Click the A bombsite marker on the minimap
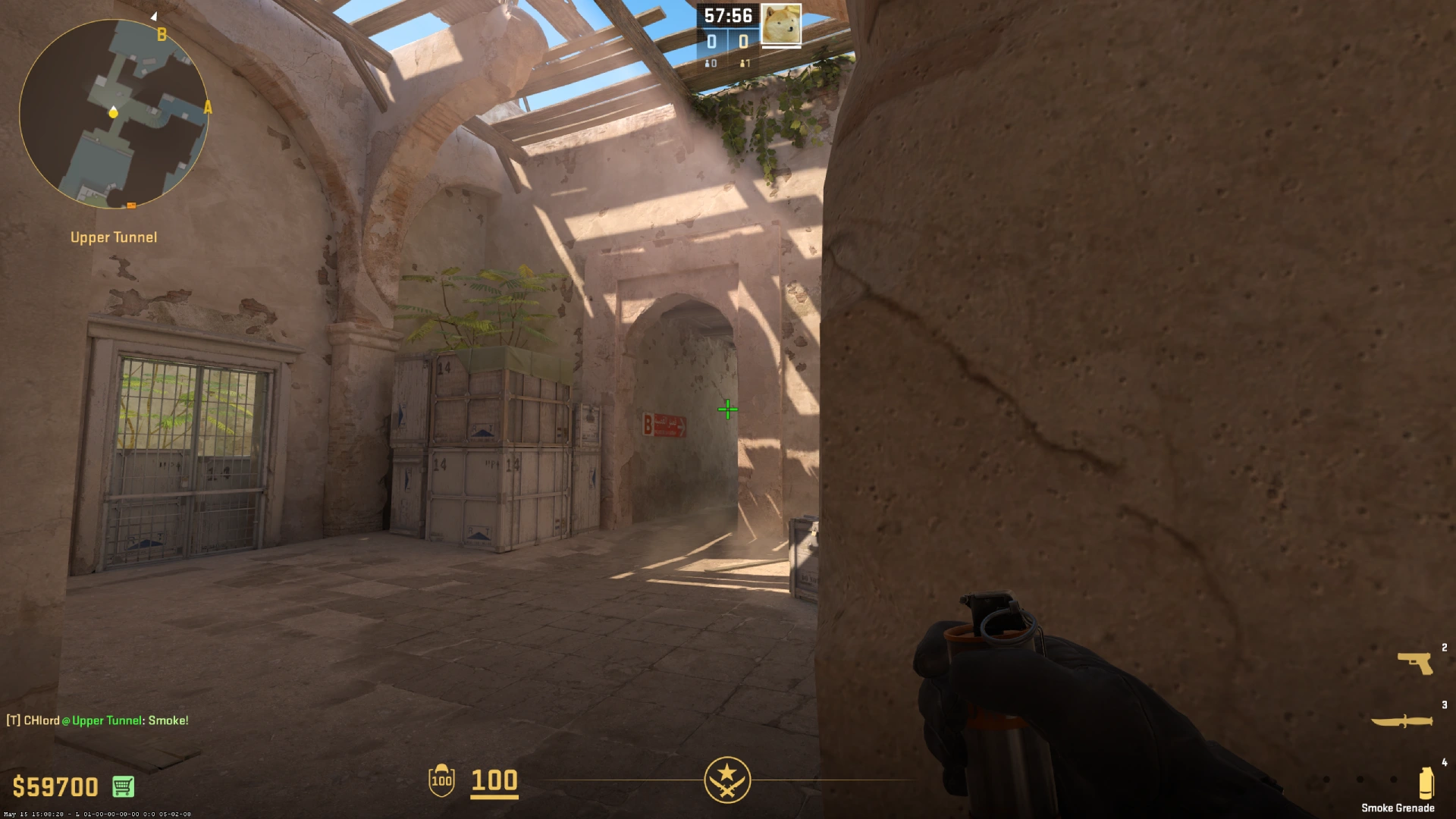1456x819 pixels. coord(208,108)
